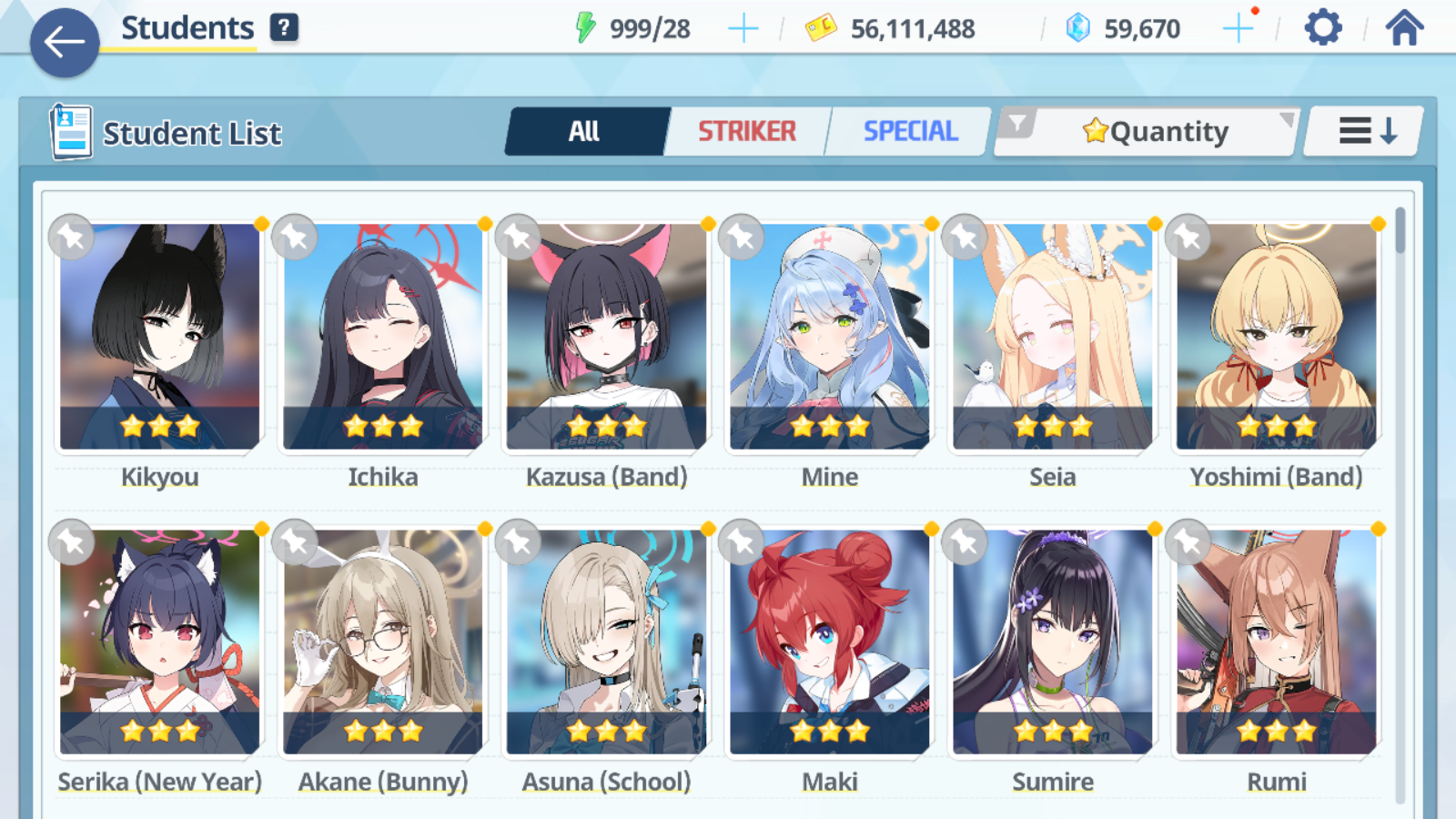Open Mine's student portrait

click(828, 337)
